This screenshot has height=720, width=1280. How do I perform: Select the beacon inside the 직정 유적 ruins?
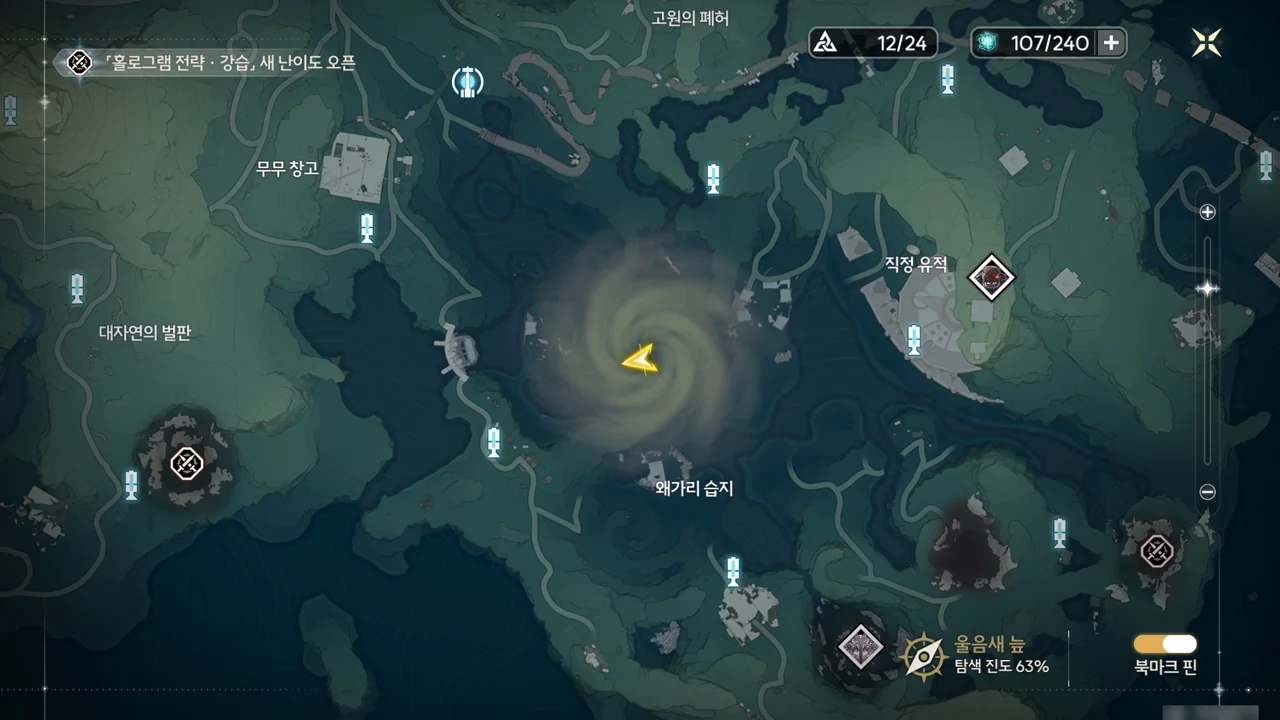click(x=913, y=340)
